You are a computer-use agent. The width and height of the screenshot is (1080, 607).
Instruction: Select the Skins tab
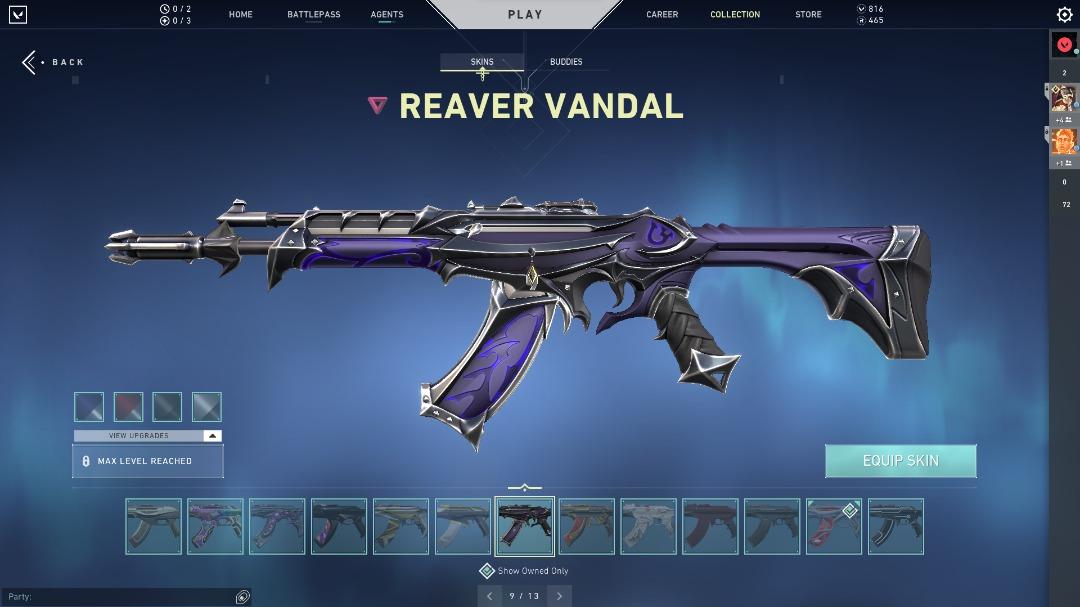(482, 62)
